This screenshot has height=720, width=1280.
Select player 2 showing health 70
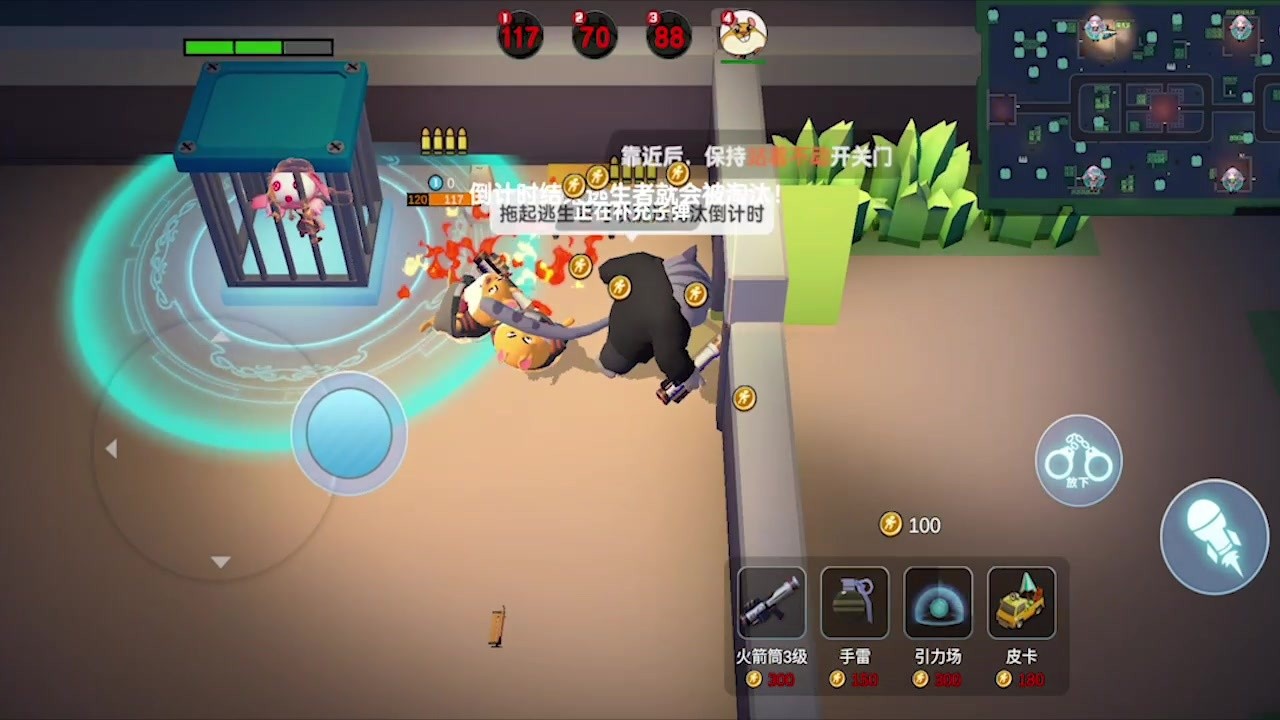[594, 35]
